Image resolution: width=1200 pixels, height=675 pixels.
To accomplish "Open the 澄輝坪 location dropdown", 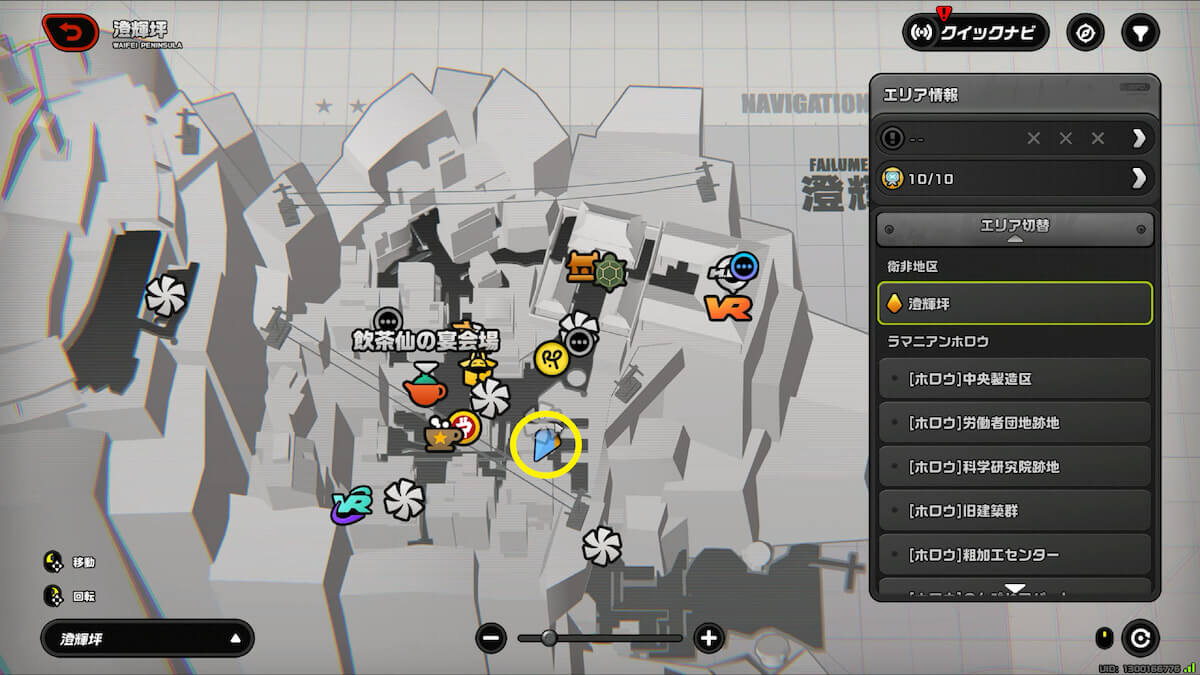I will 147,638.
